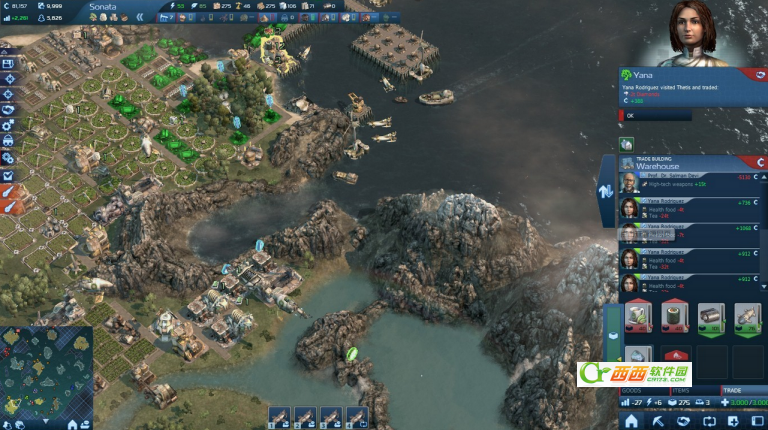768x430 pixels.
Task: Select ship group 1 in the bottom bar
Action: coord(279,417)
